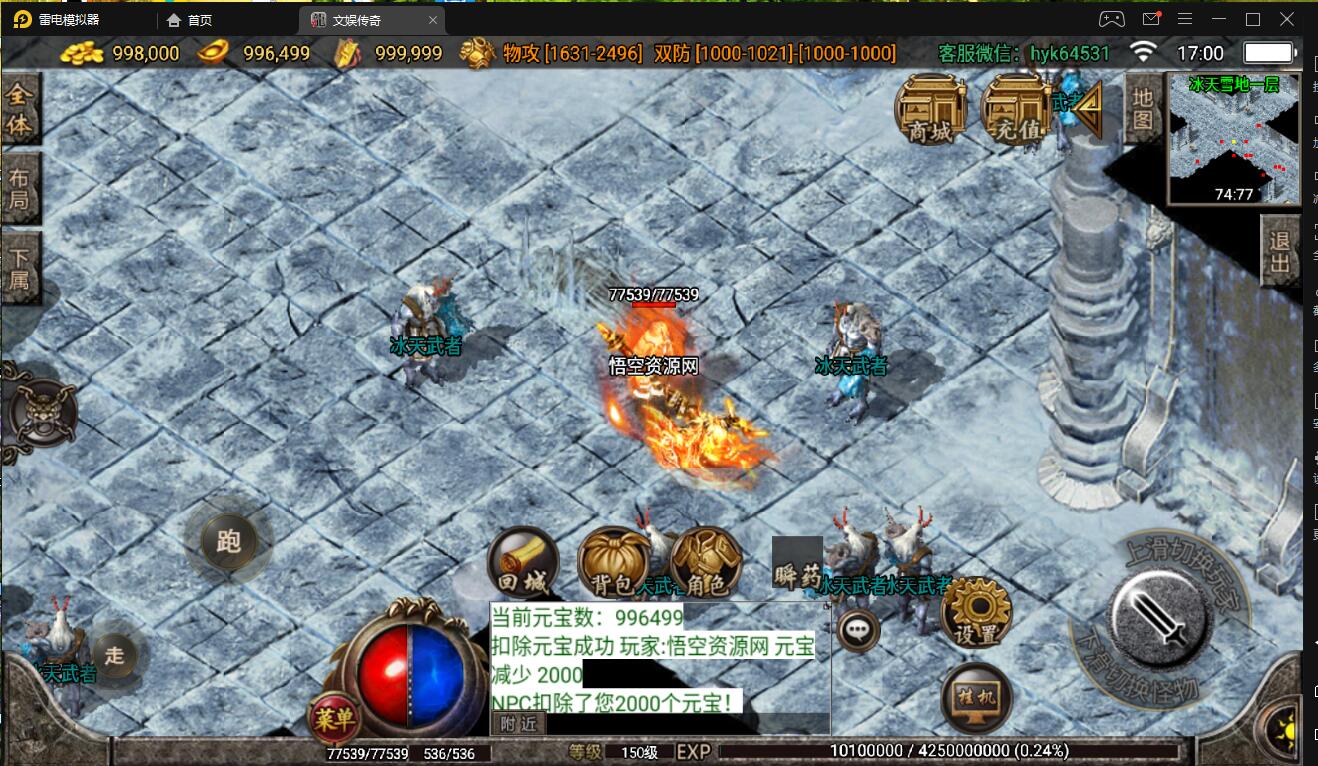Activate 挂机 auto-battle
The height and width of the screenshot is (766, 1318).
pyautogui.click(x=976, y=697)
